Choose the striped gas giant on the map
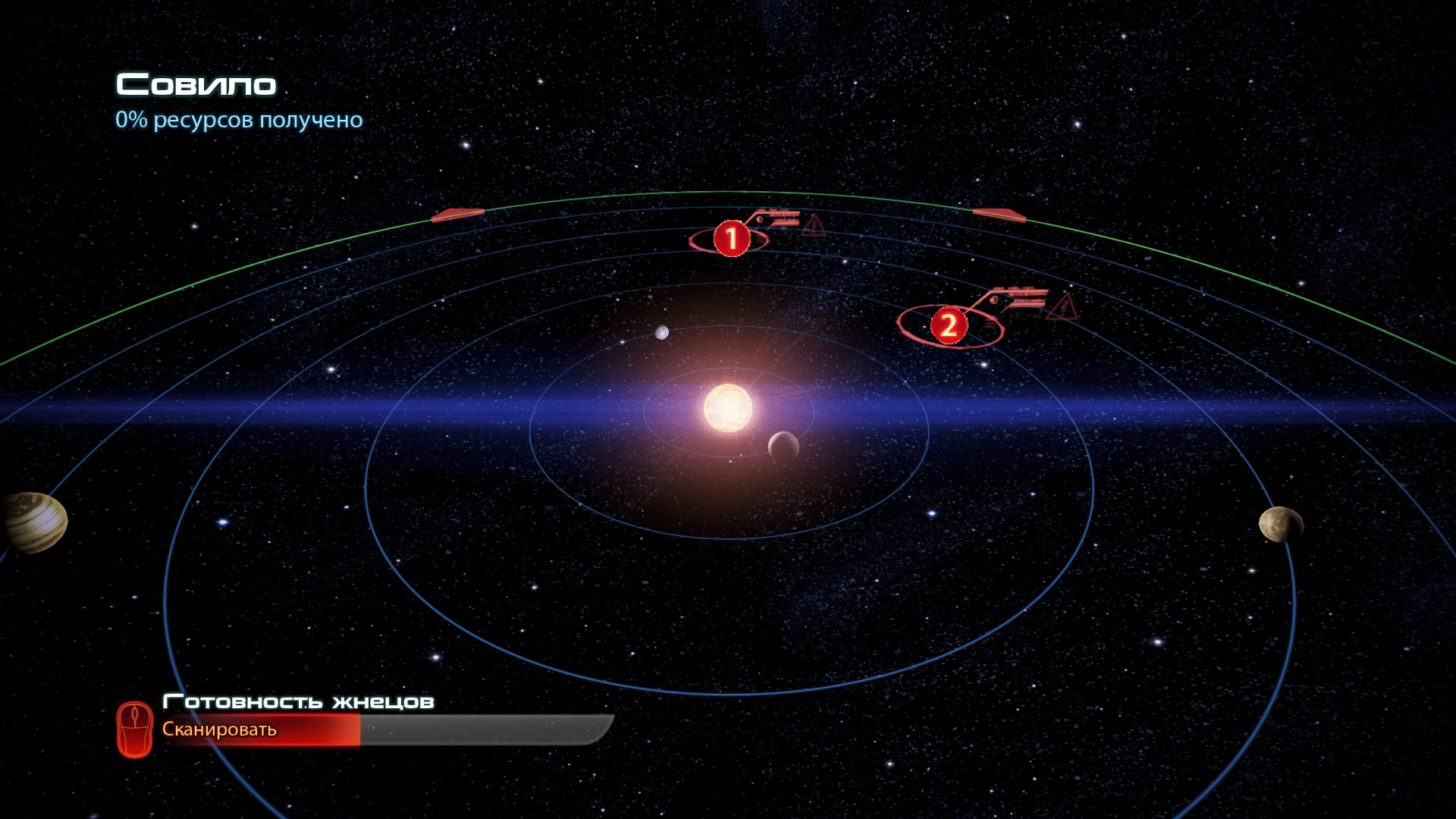This screenshot has width=1456, height=819. coord(33,522)
